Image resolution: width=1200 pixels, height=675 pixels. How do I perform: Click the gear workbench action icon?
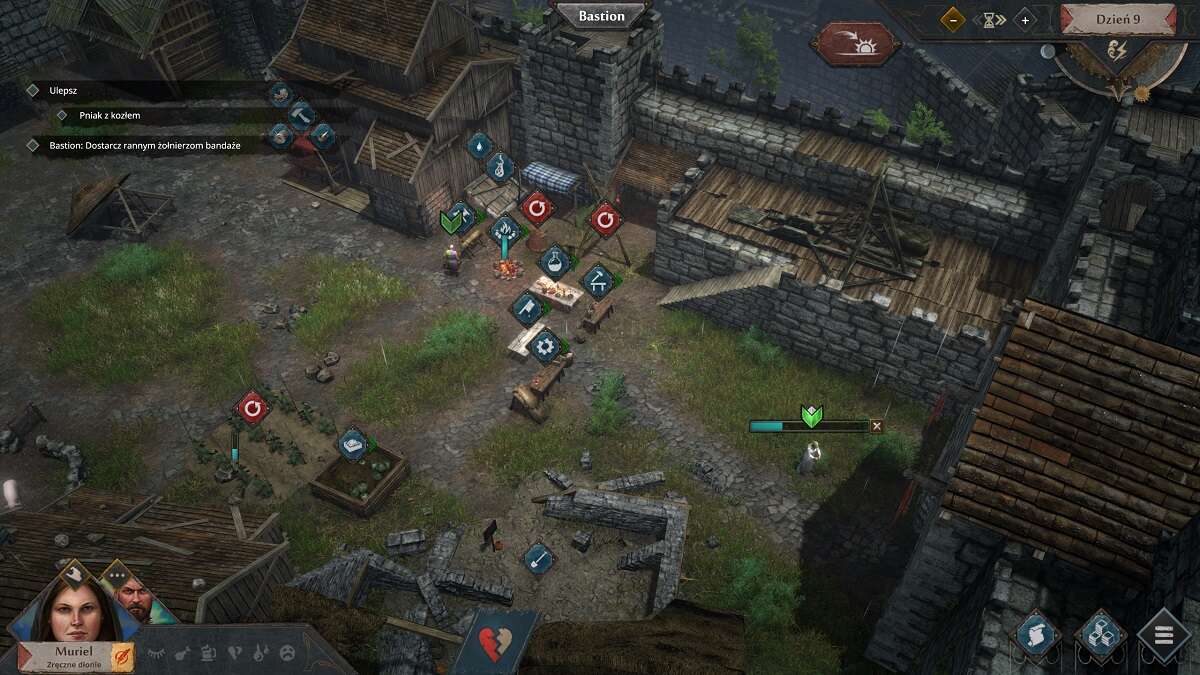click(545, 346)
